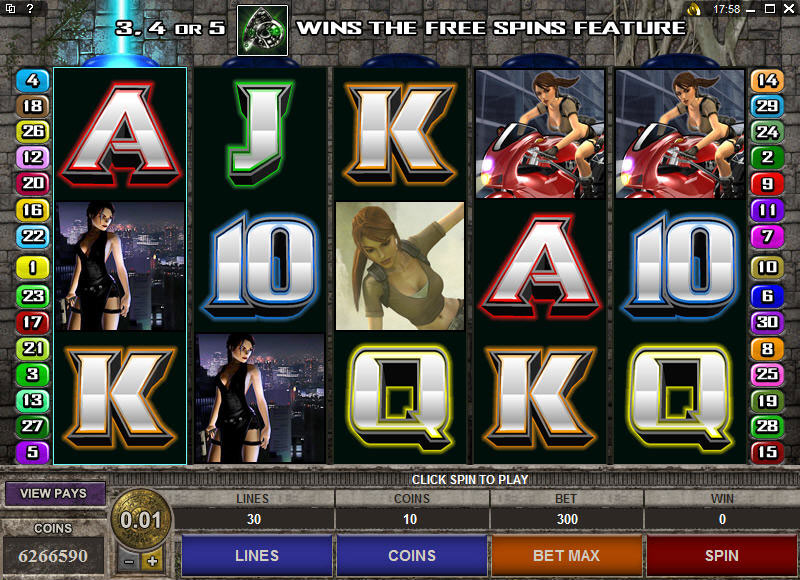This screenshot has height=580, width=800.
Task: Select payline number 1 marker
Action: pos(33,268)
